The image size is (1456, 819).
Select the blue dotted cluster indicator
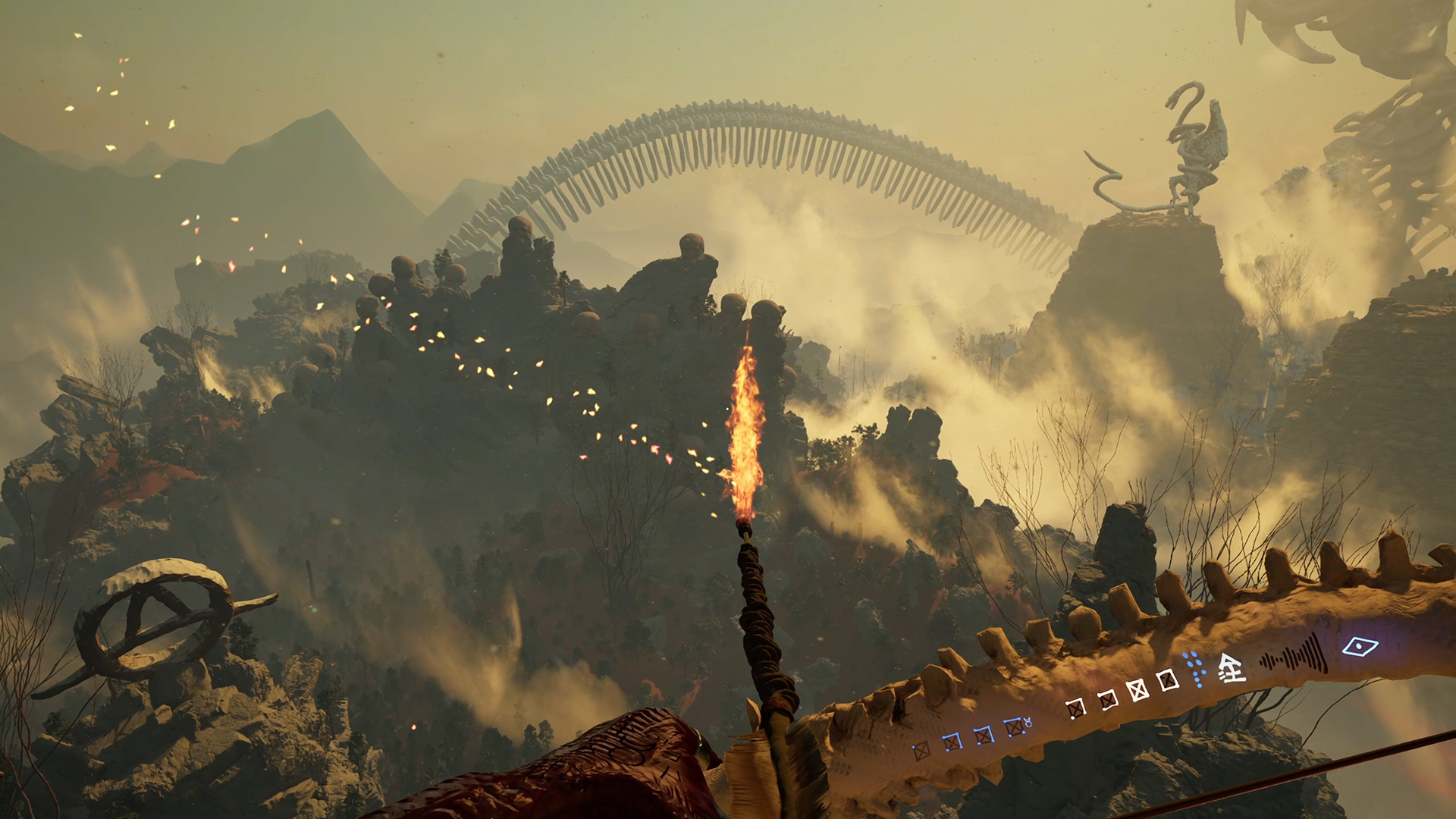[x=1194, y=668]
